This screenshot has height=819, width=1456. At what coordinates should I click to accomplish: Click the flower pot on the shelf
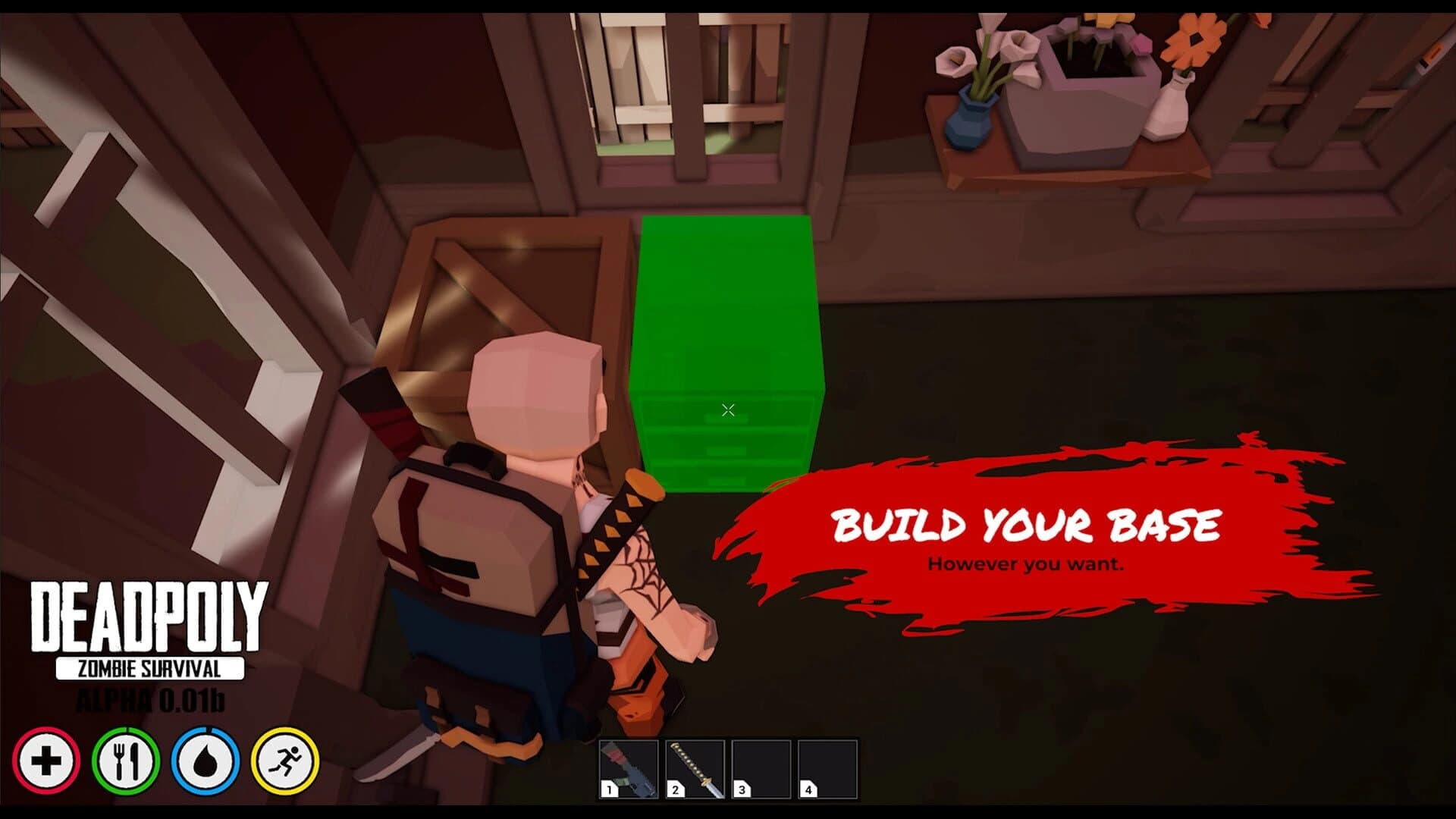pos(1077,99)
